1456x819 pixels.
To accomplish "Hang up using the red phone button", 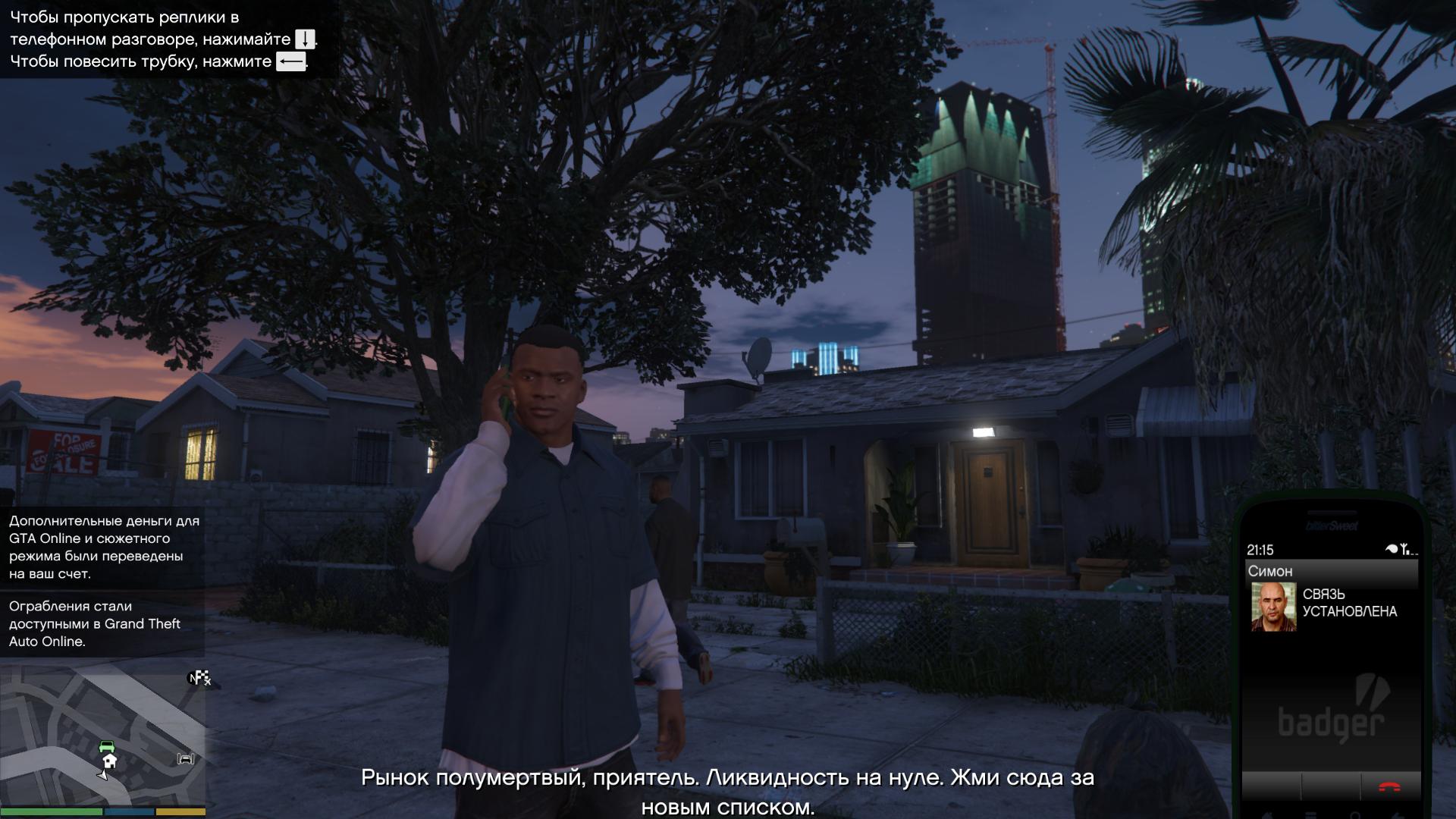I will (x=1389, y=787).
